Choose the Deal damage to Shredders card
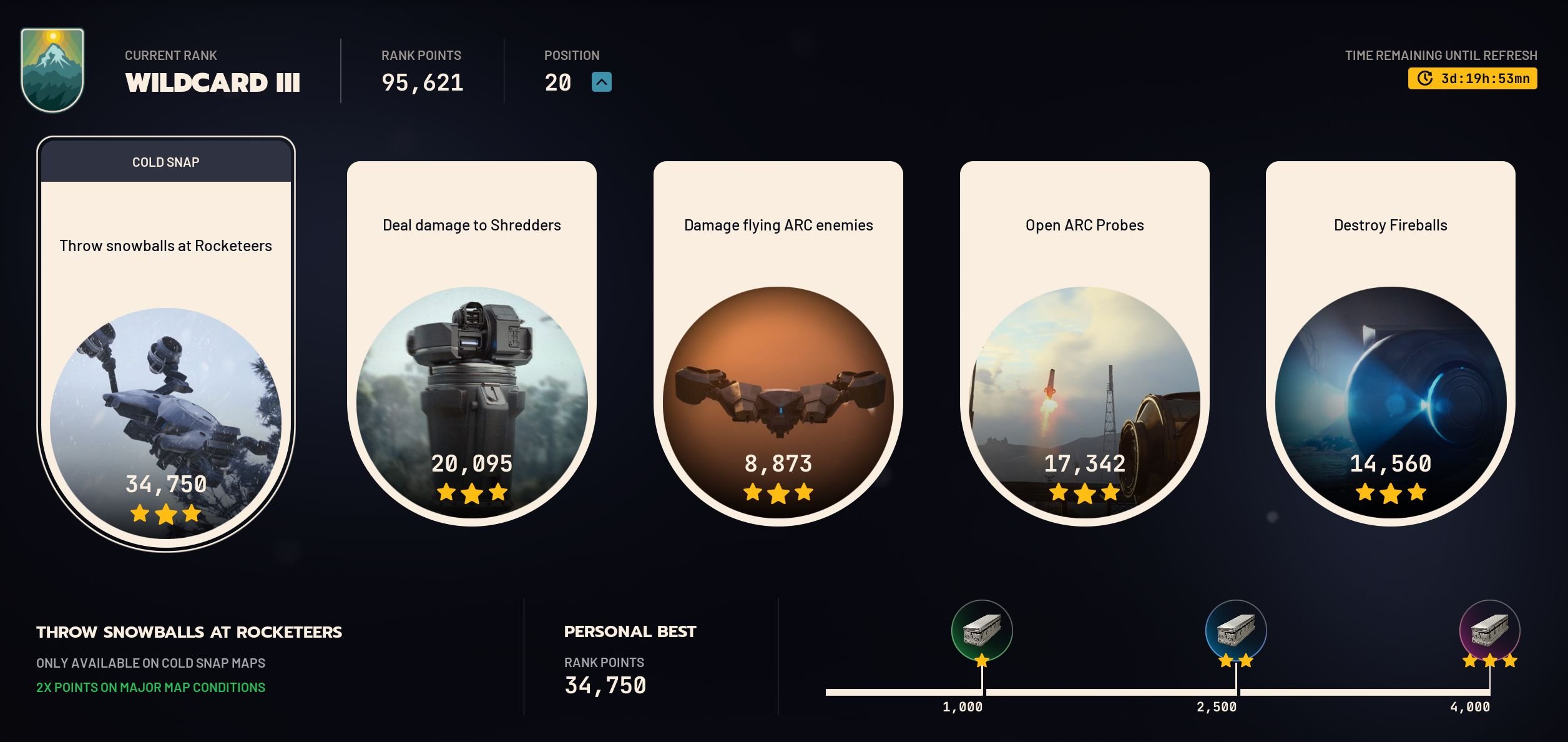 [x=471, y=344]
